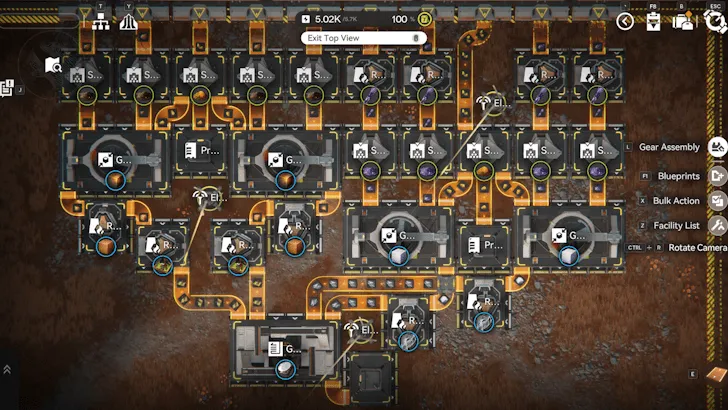Click the rotating-arrows icon in the corner
This screenshot has width=728, height=410.
(716, 21)
